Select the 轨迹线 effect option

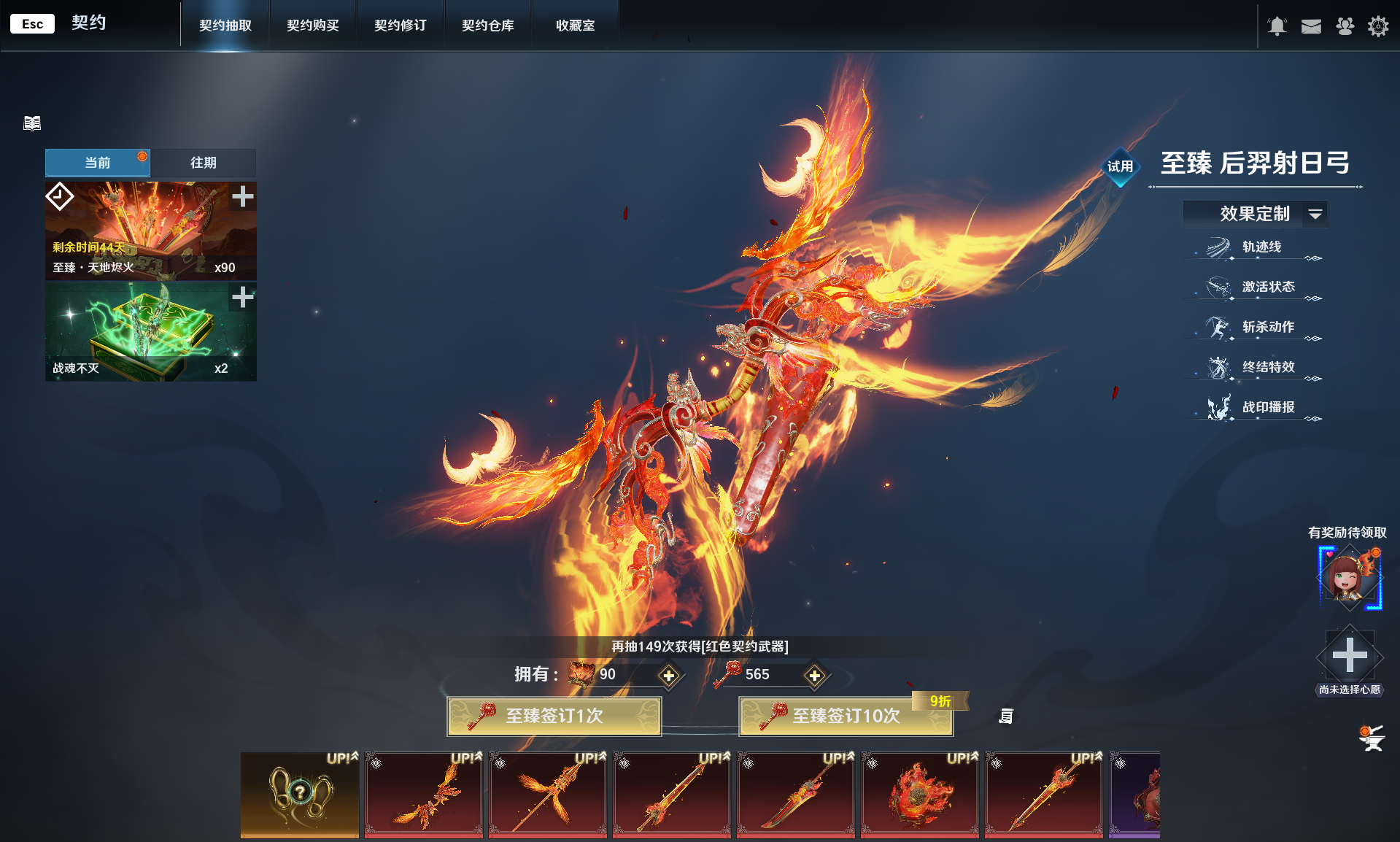click(x=1261, y=247)
